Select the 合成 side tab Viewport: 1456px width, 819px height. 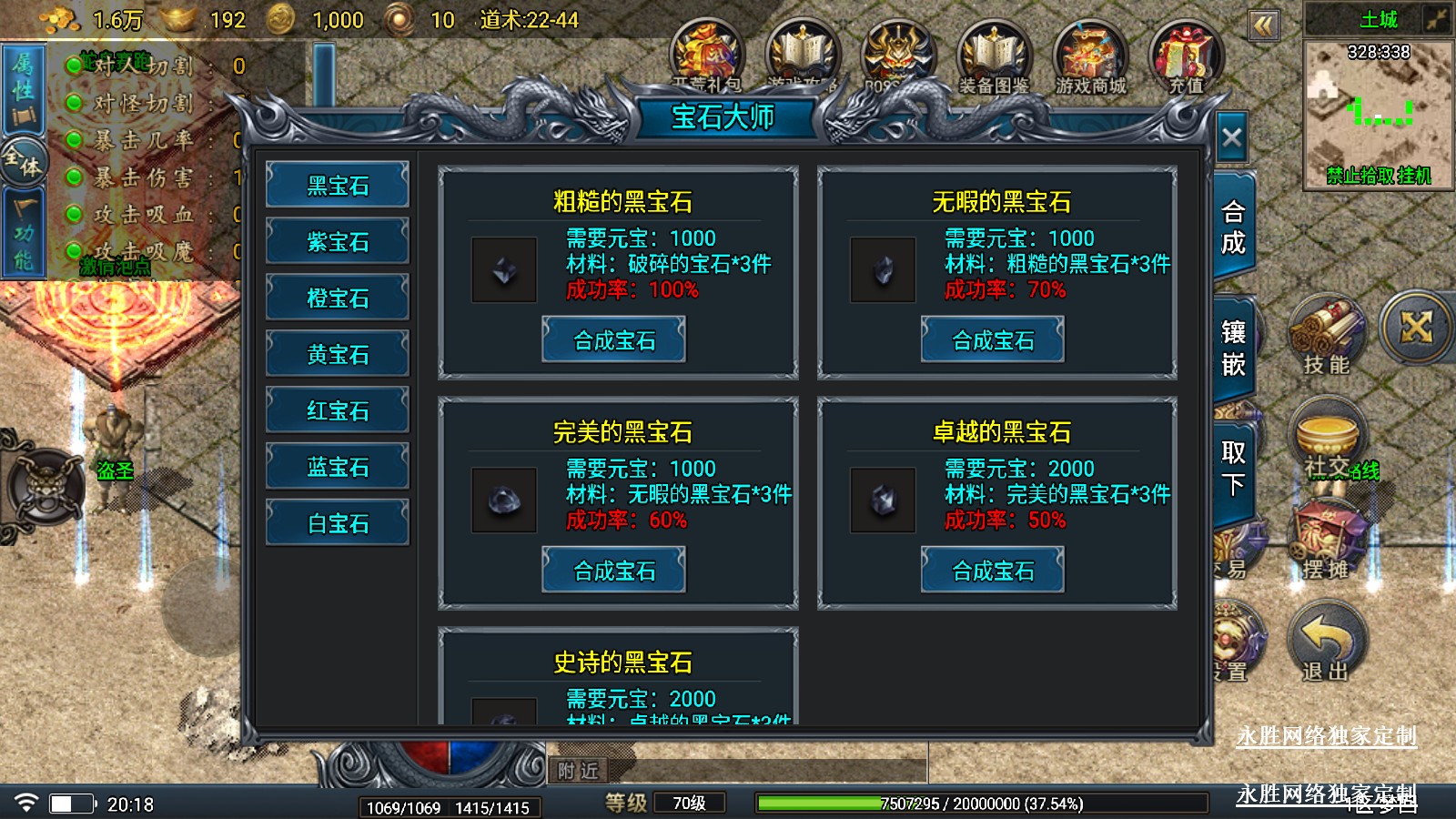point(1233,227)
